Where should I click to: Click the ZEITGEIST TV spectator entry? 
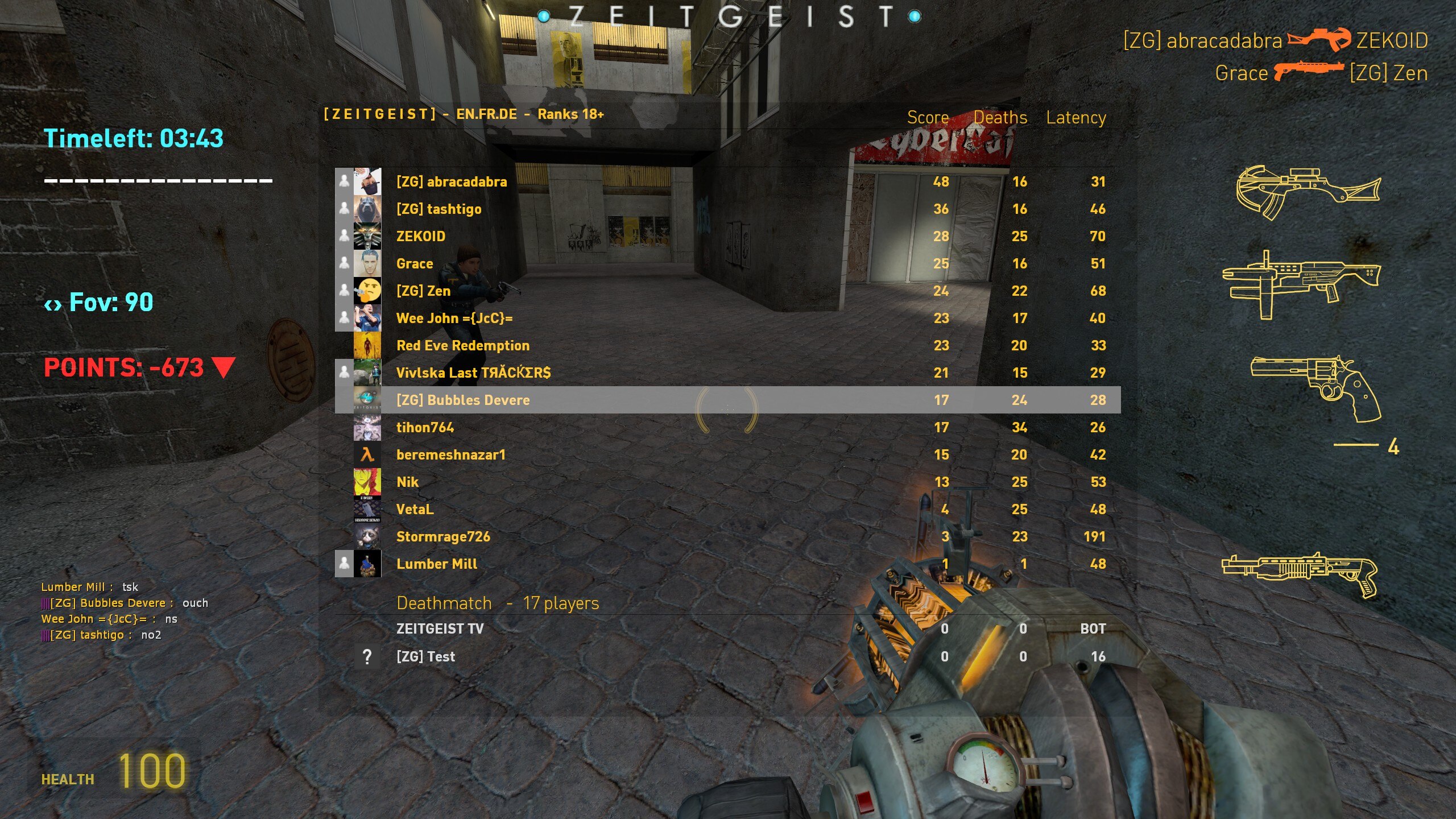[440, 629]
